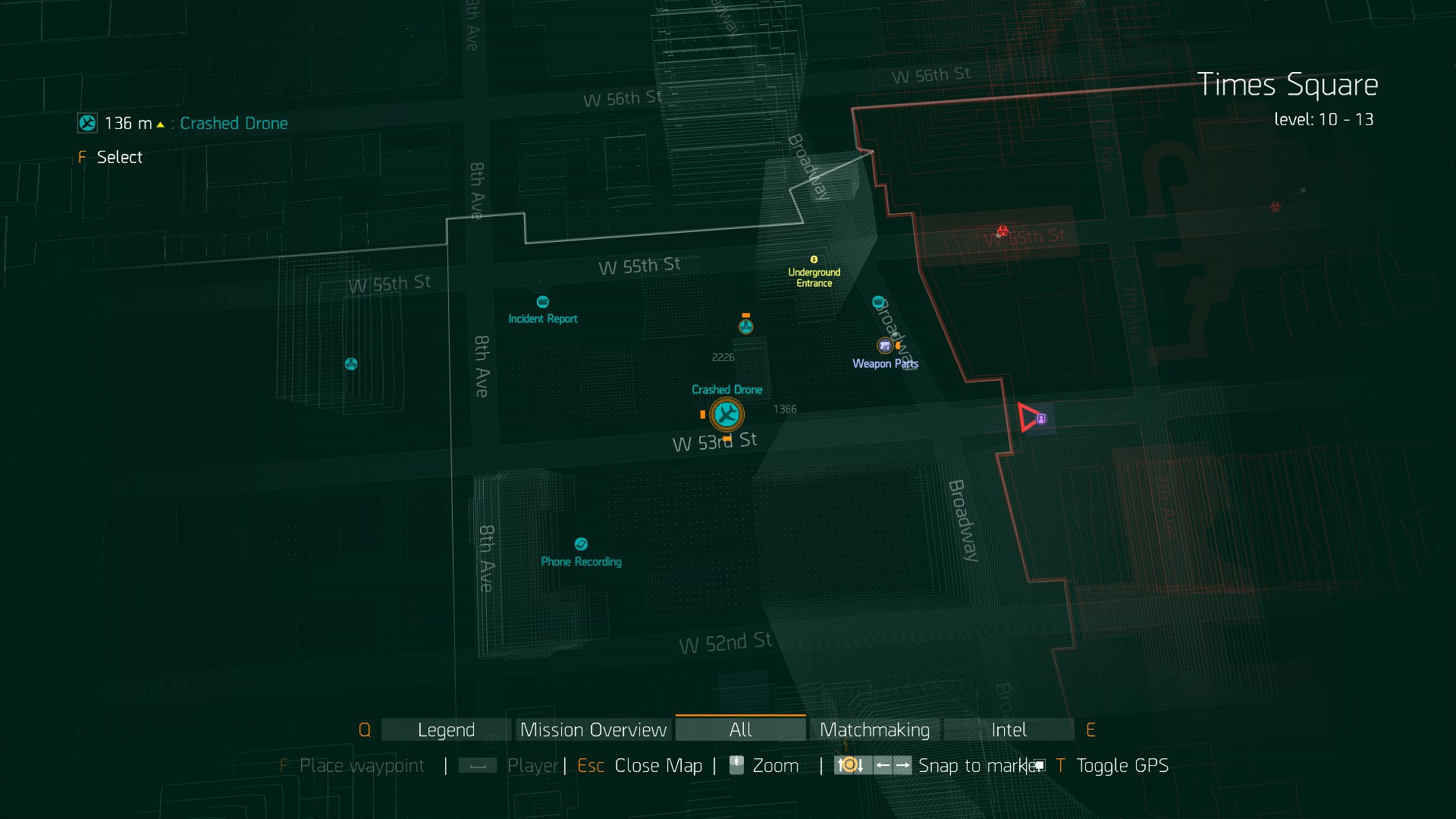Select the All map filter tab

740,730
